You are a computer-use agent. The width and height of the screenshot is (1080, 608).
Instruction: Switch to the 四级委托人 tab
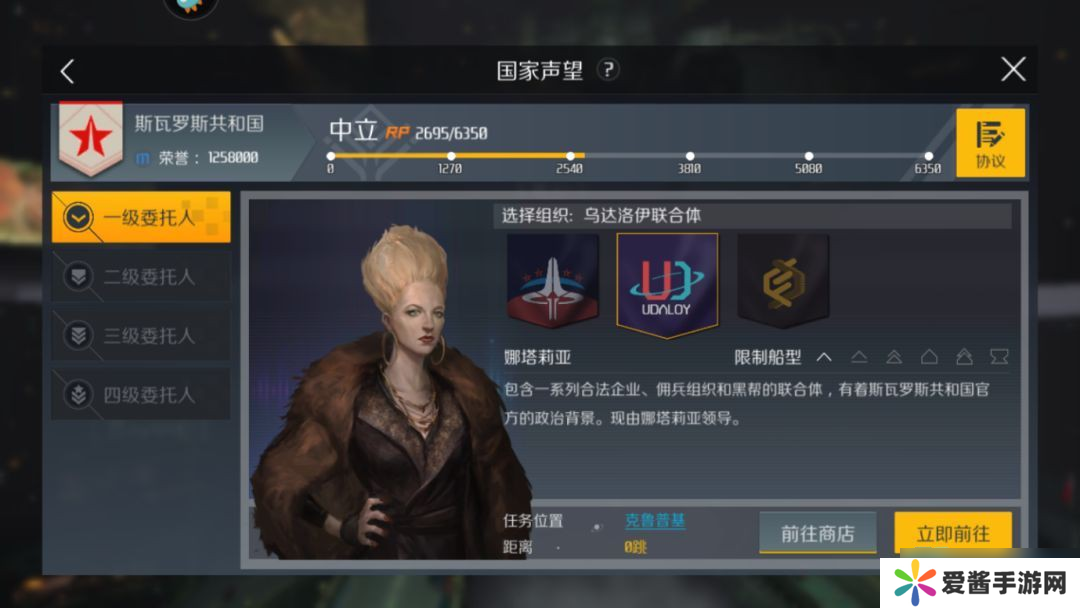141,394
